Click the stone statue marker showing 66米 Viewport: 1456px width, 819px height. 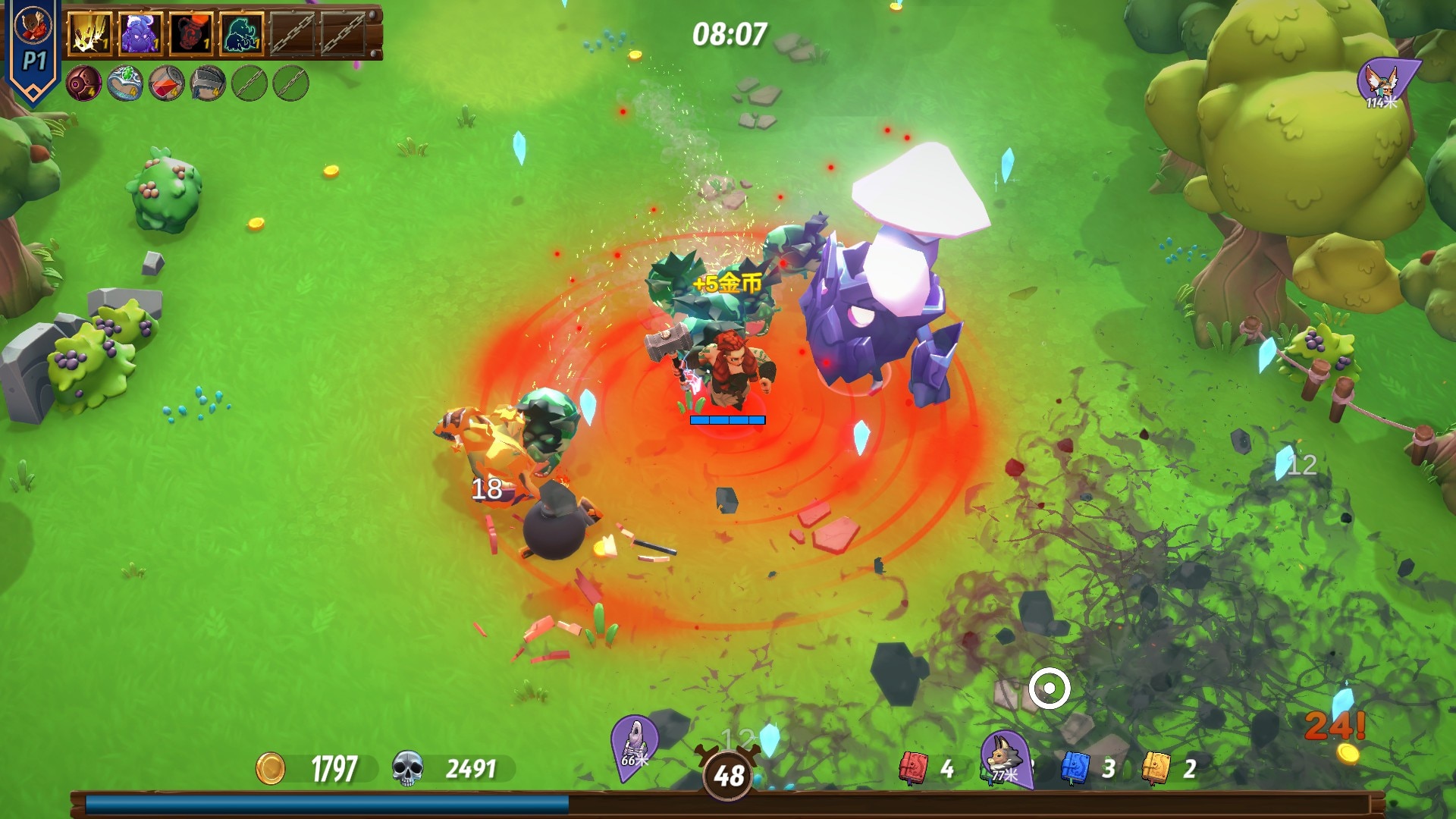coord(634,744)
